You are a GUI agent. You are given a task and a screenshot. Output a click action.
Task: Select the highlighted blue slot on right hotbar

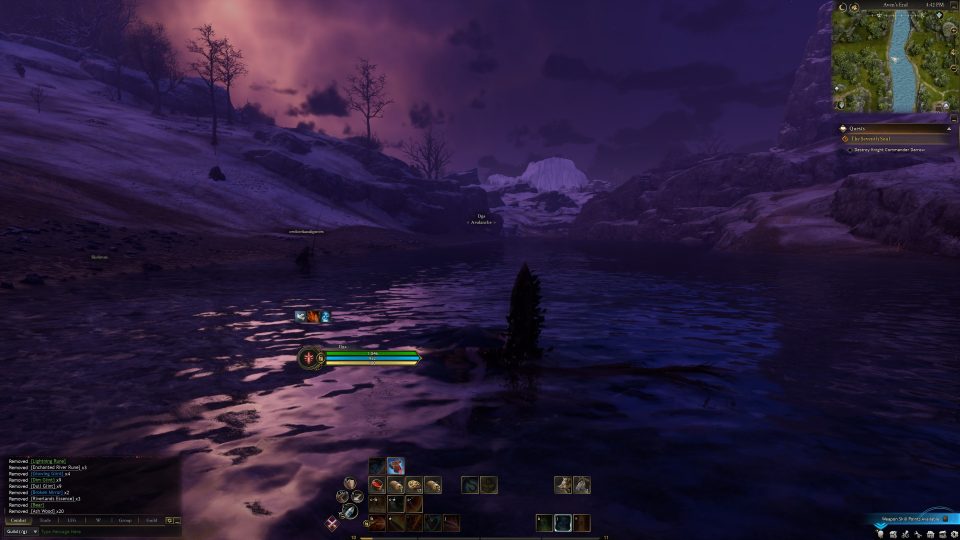pos(563,522)
